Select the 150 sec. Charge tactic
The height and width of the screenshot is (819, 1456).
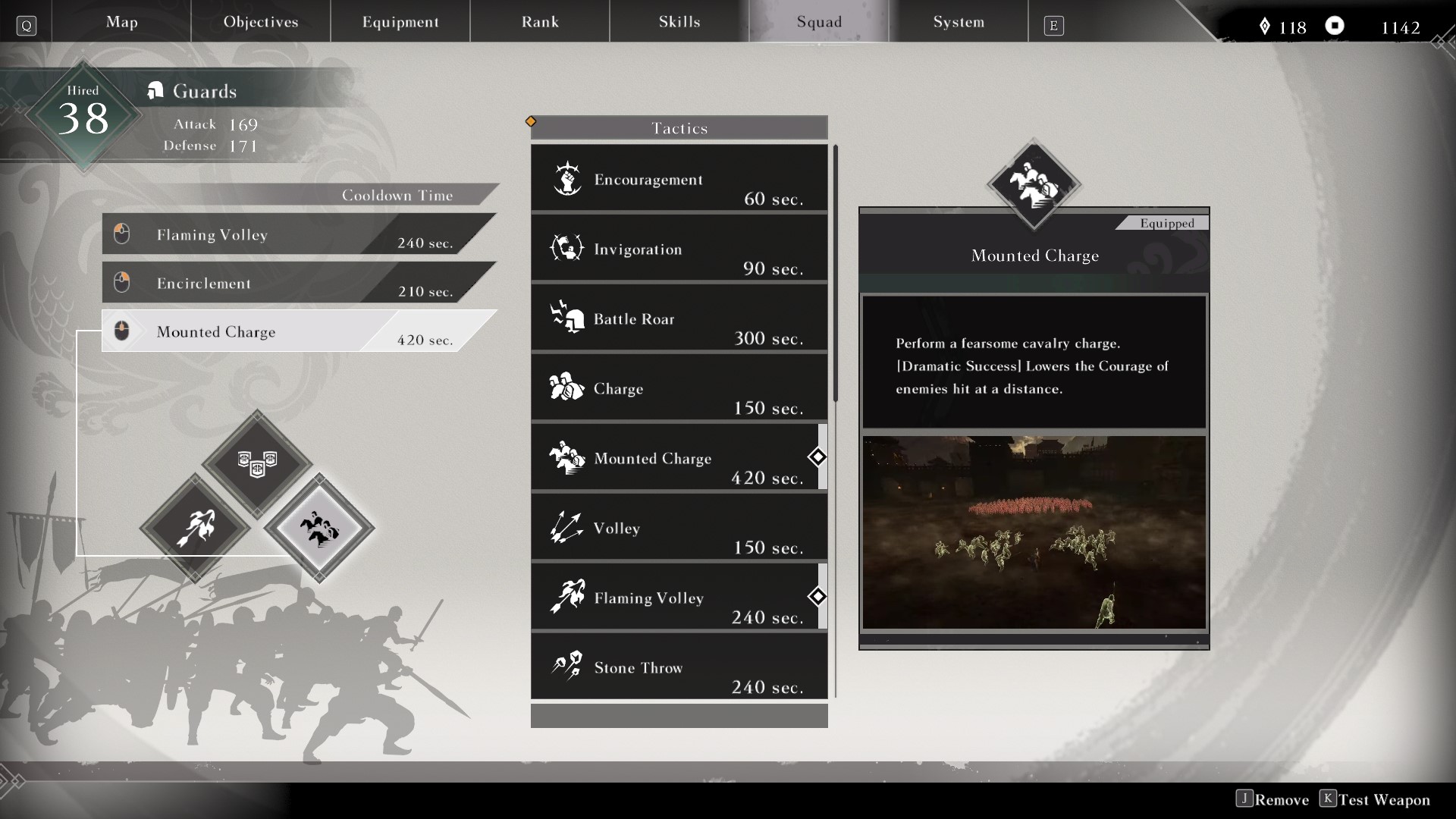(679, 388)
